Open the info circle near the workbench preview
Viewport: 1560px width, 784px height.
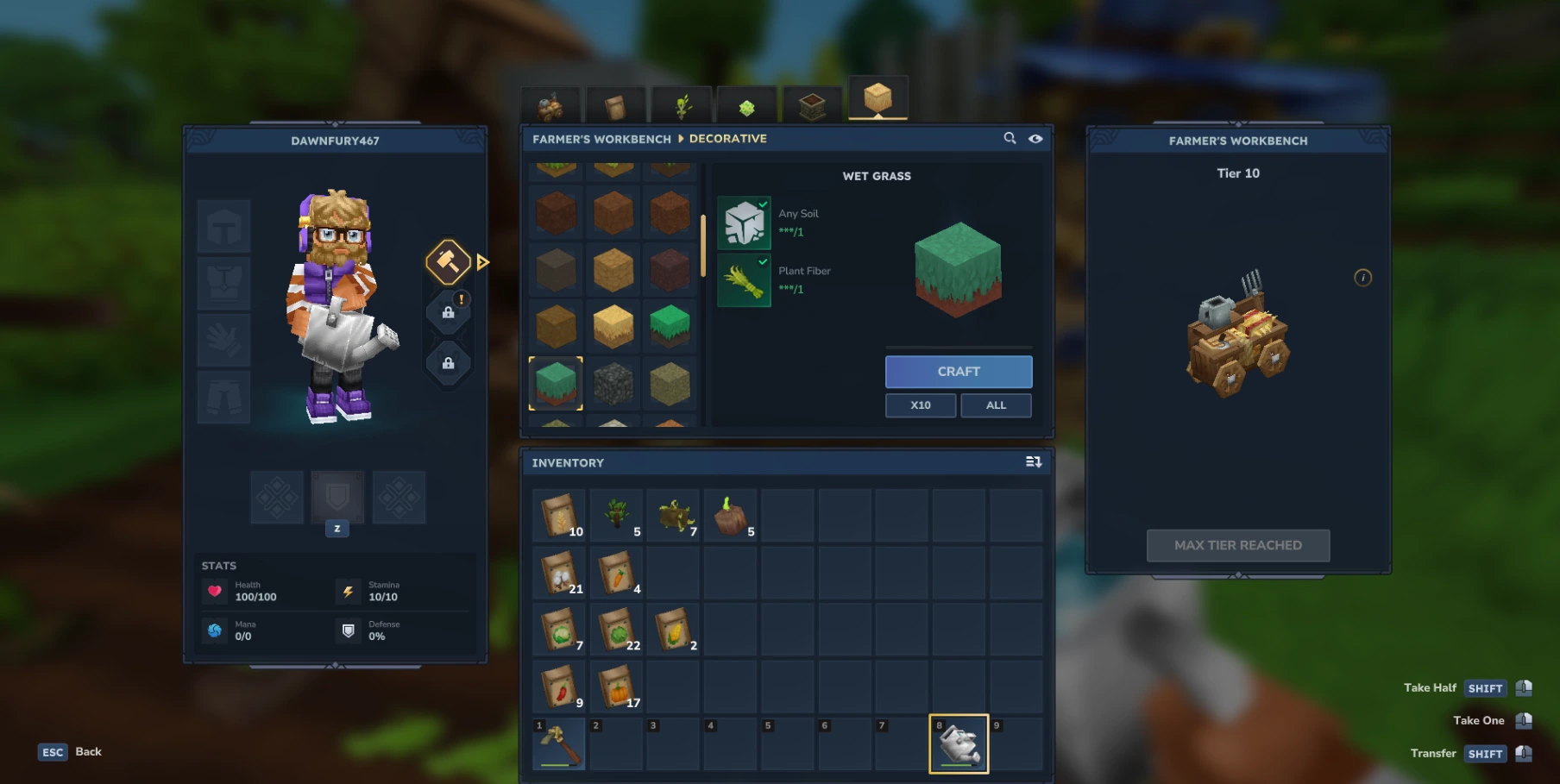(1362, 279)
